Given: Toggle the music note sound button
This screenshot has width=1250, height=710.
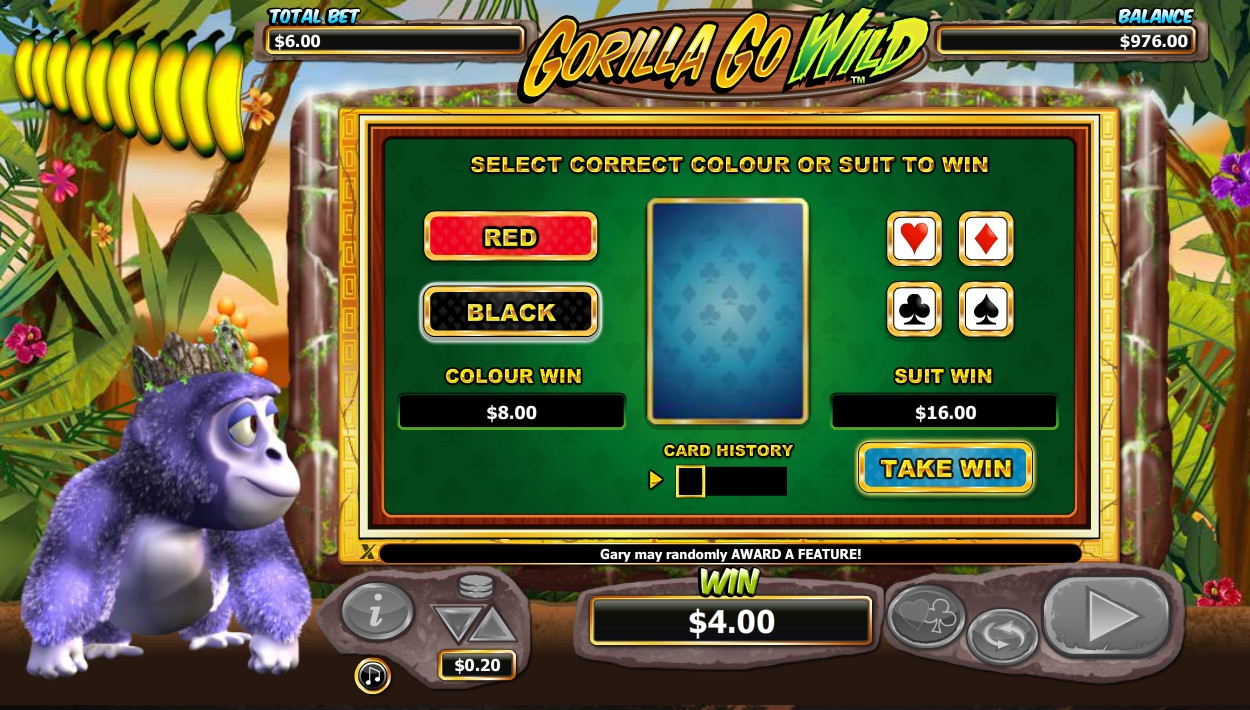Looking at the screenshot, I should tap(372, 676).
